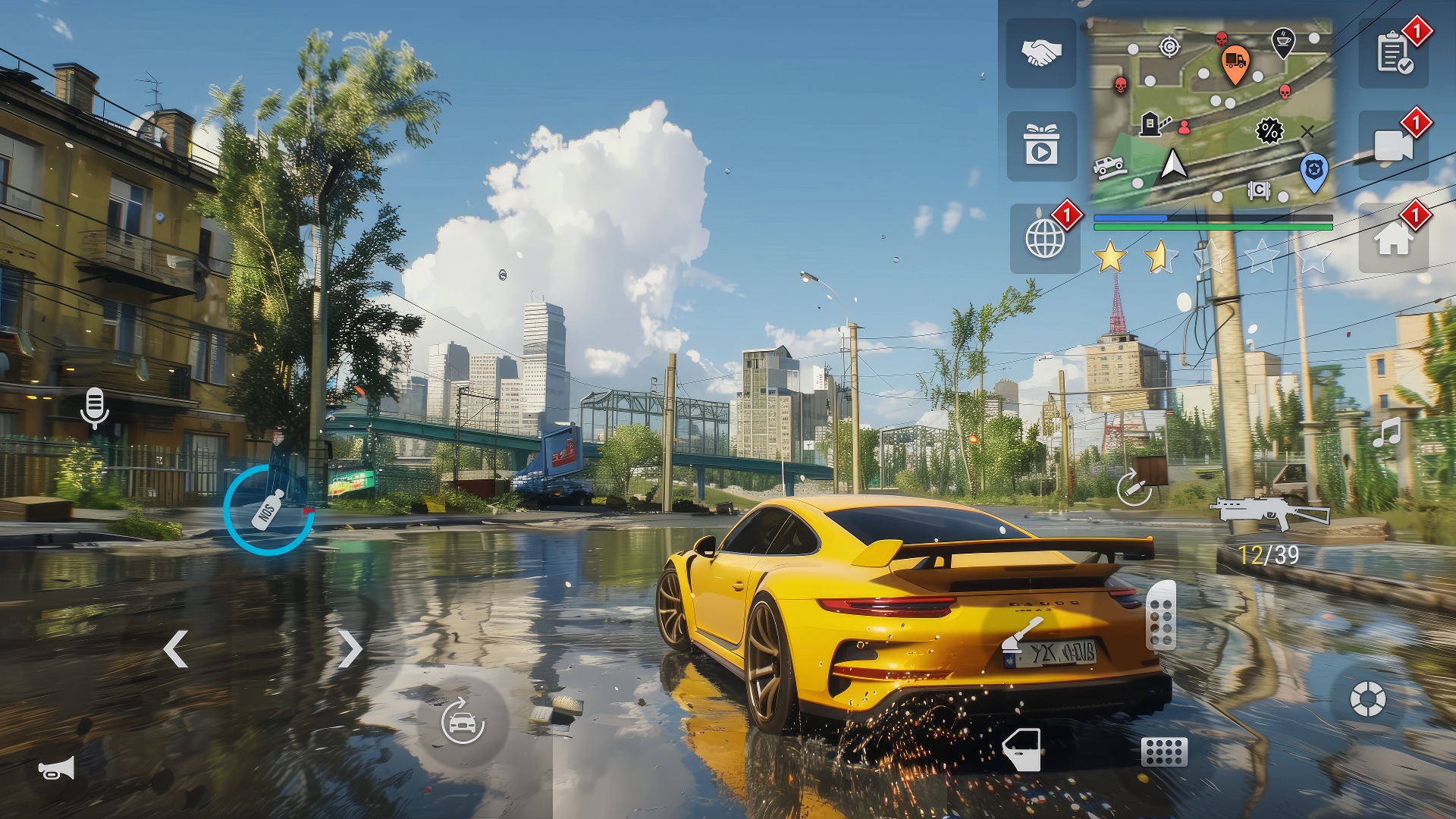Tap the lifebuoy steering mode button
The width and height of the screenshot is (1456, 819).
pyautogui.click(x=1367, y=698)
